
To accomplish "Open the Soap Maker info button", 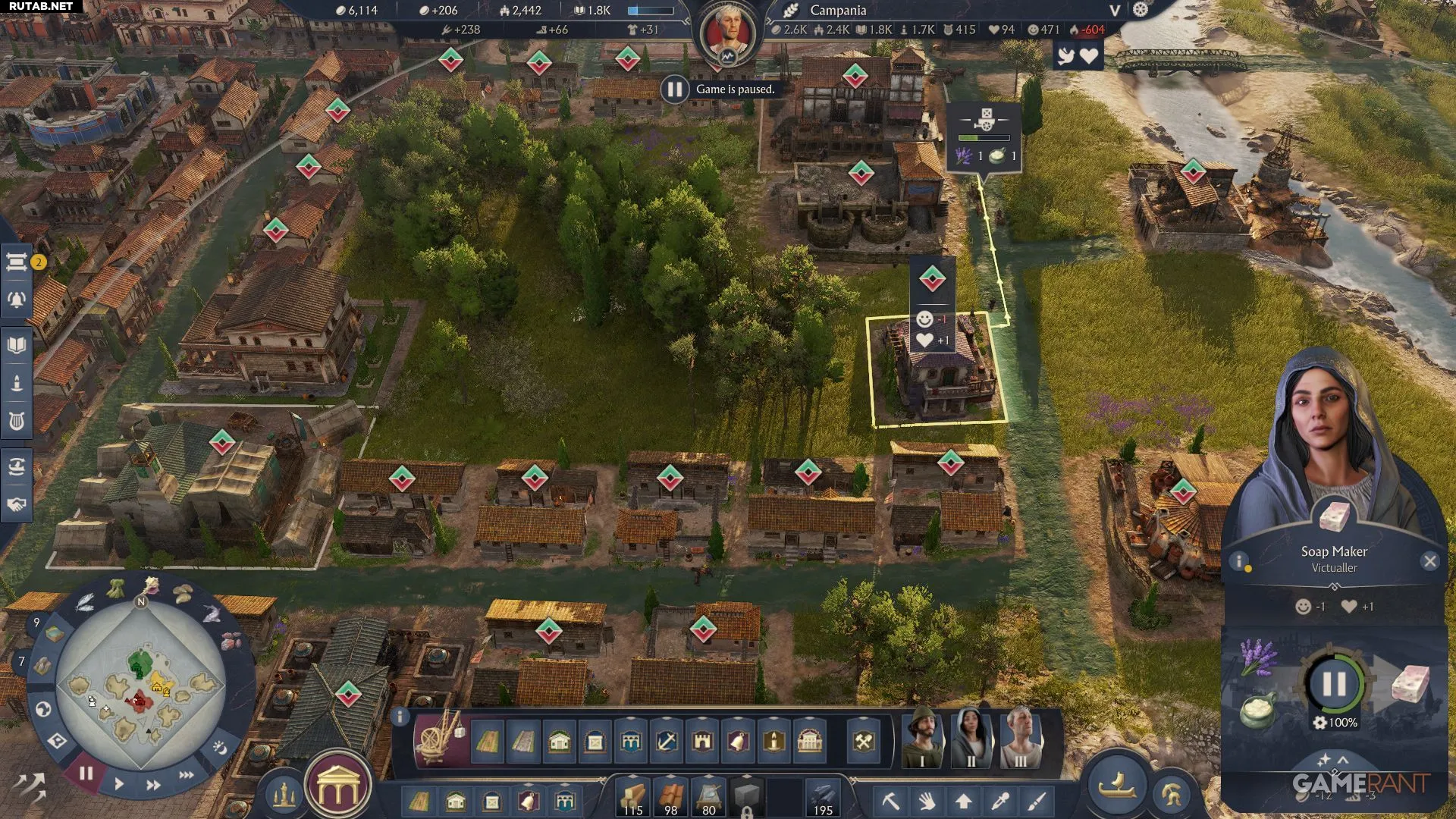I will tap(1239, 561).
